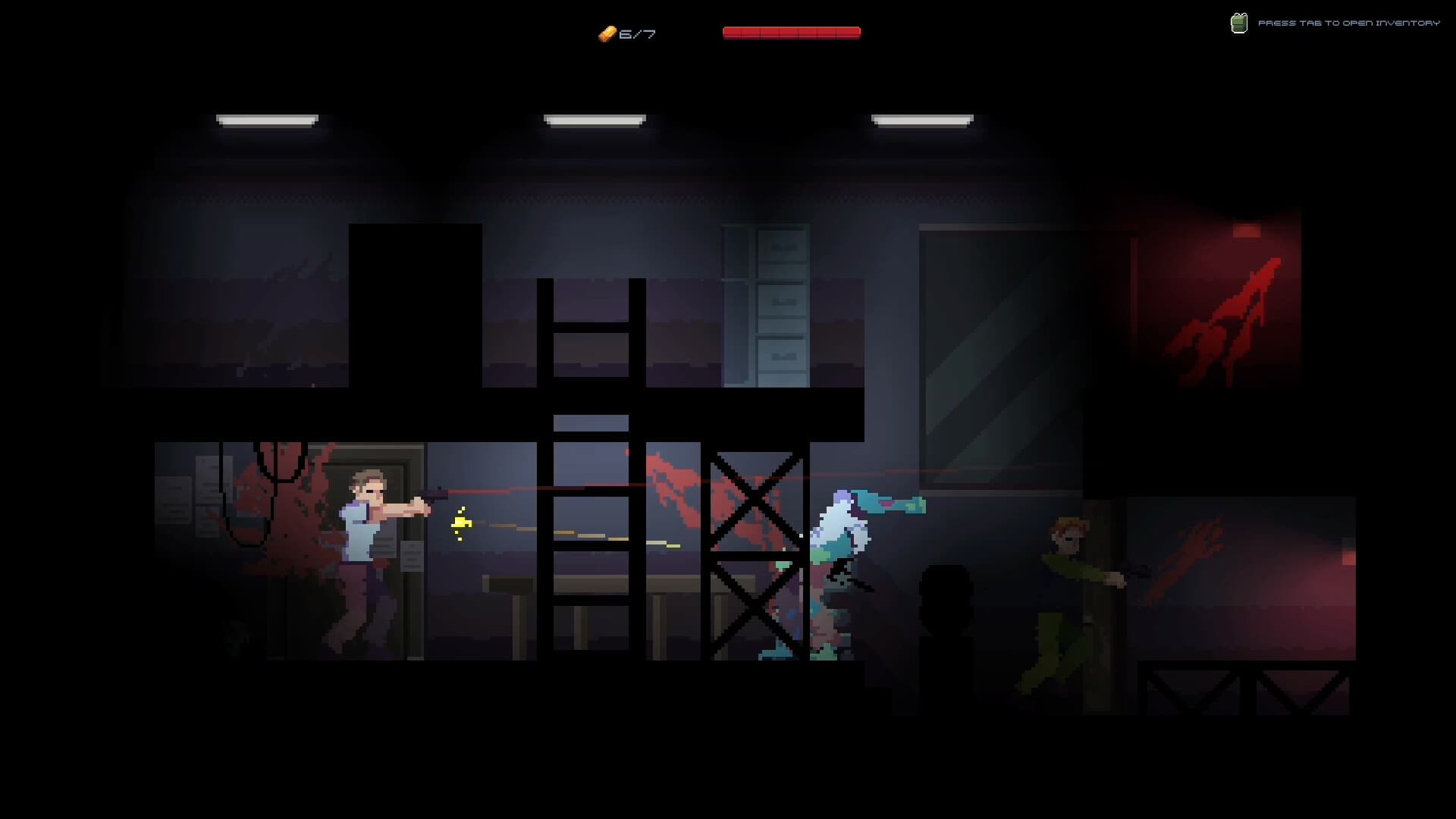Viewport: 1456px width, 819px height.
Task: Click the large red blood splatter top right
Action: [x=1228, y=318]
